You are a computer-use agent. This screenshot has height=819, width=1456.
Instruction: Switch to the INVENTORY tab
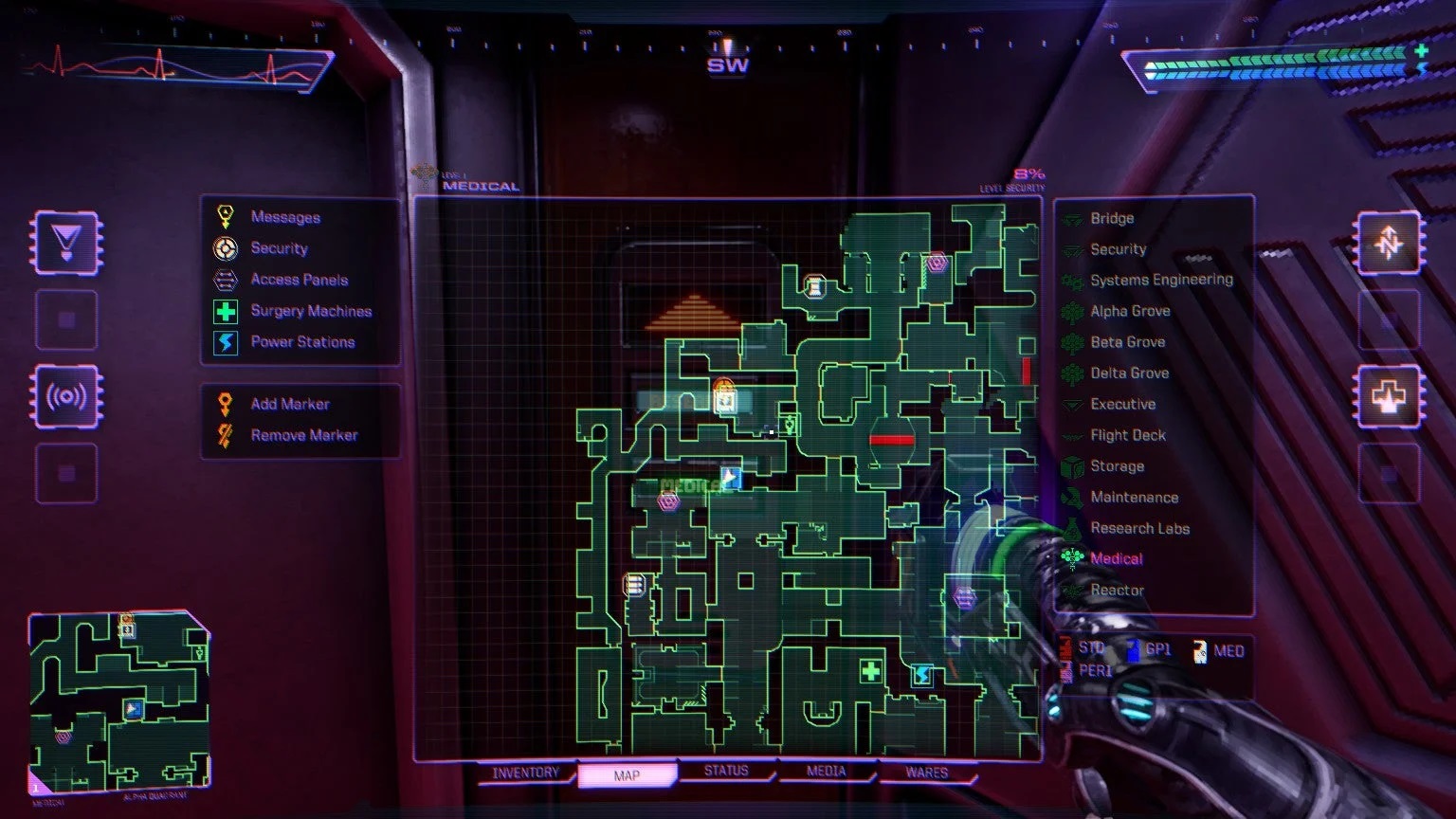click(x=525, y=773)
